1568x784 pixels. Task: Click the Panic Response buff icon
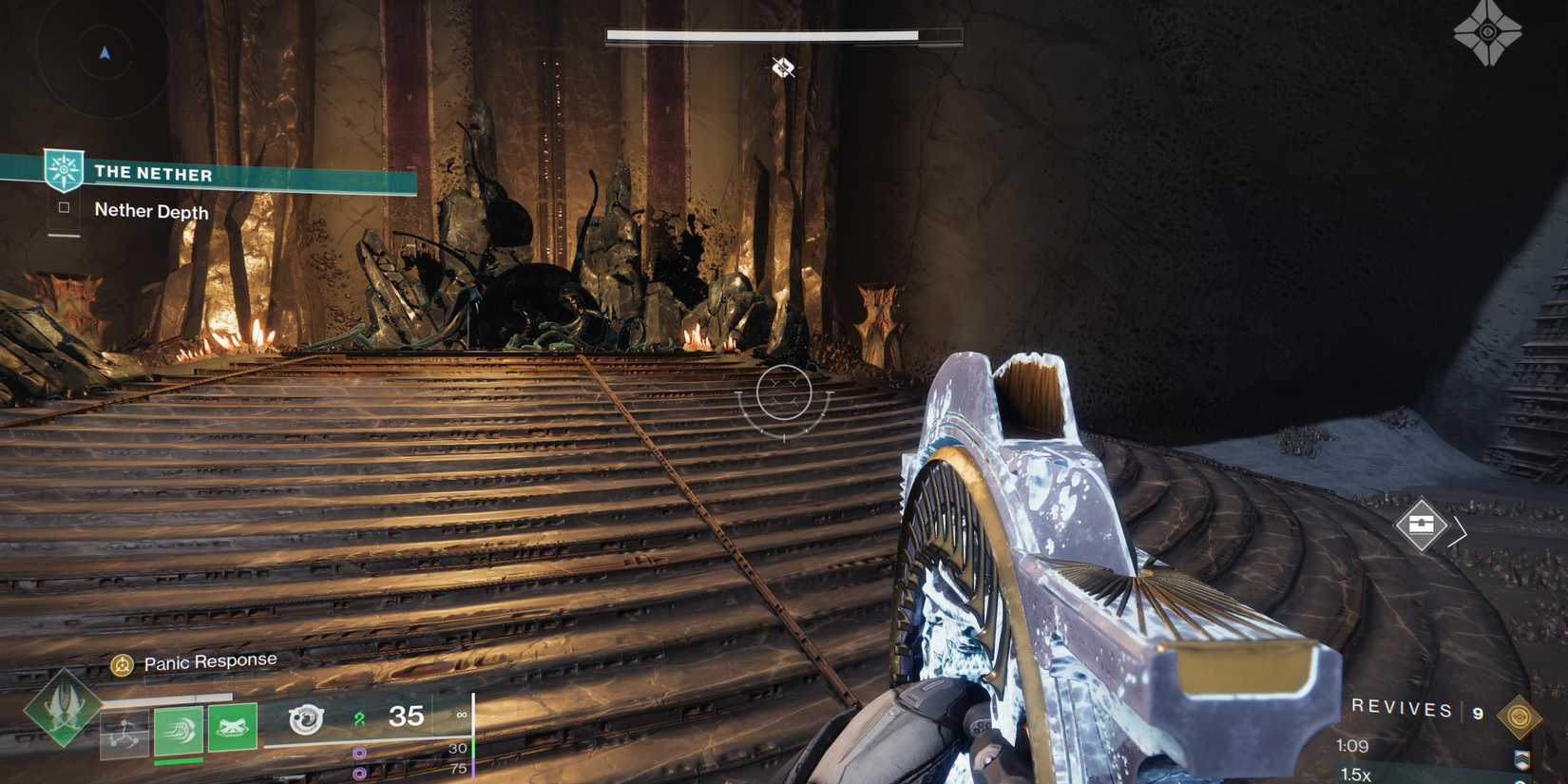click(x=122, y=665)
